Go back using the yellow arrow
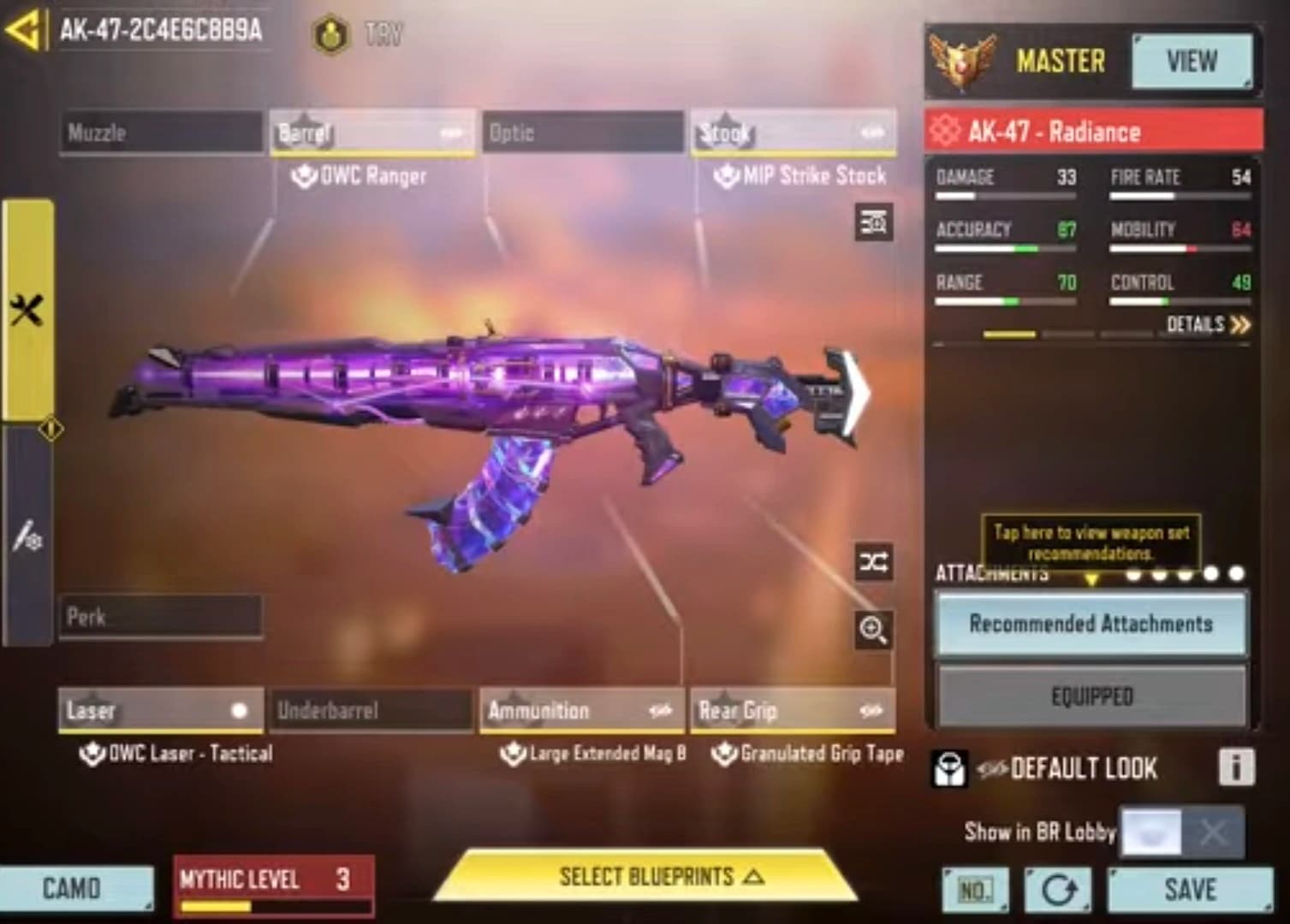This screenshot has height=924, width=1290. [x=23, y=30]
